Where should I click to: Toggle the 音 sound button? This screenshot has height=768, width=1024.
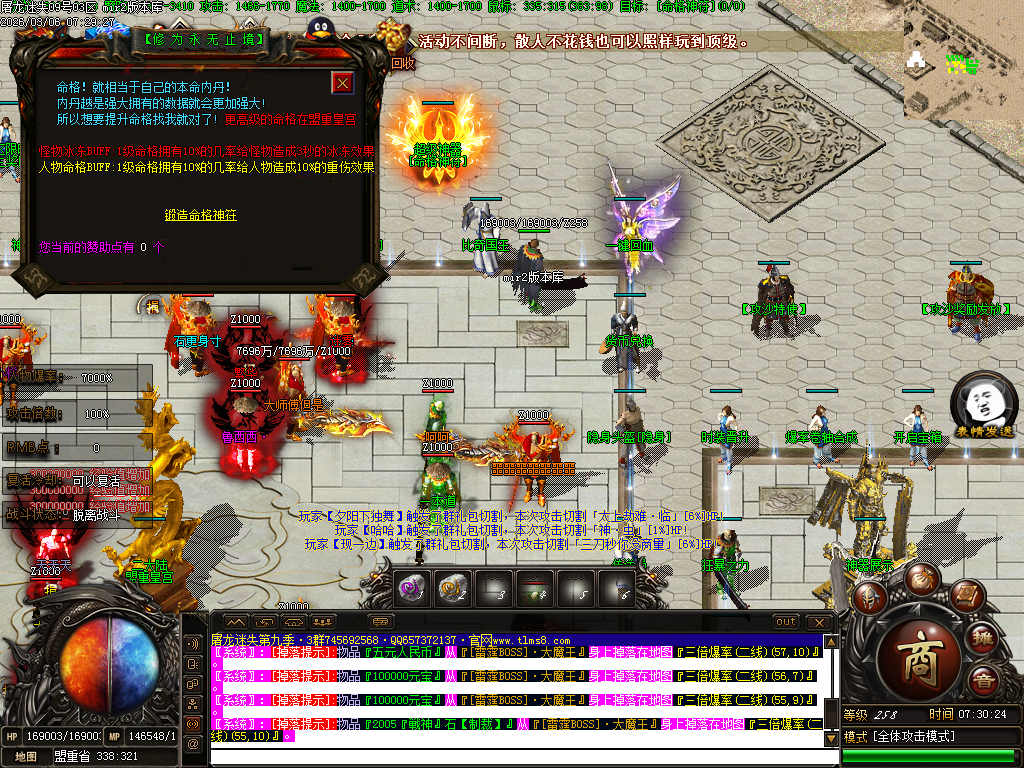984,682
